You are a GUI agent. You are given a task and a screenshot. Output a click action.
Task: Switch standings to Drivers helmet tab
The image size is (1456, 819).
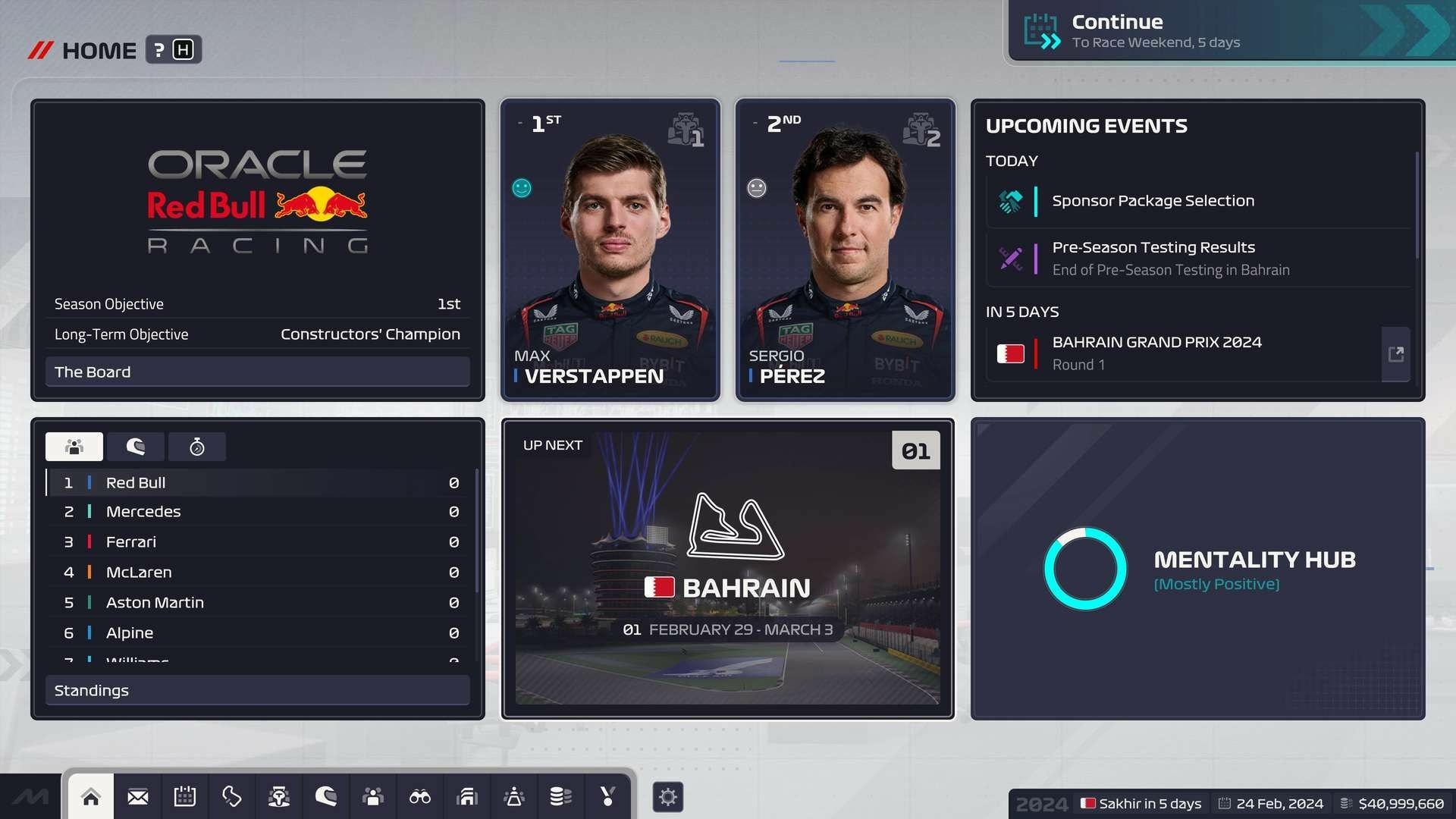136,447
